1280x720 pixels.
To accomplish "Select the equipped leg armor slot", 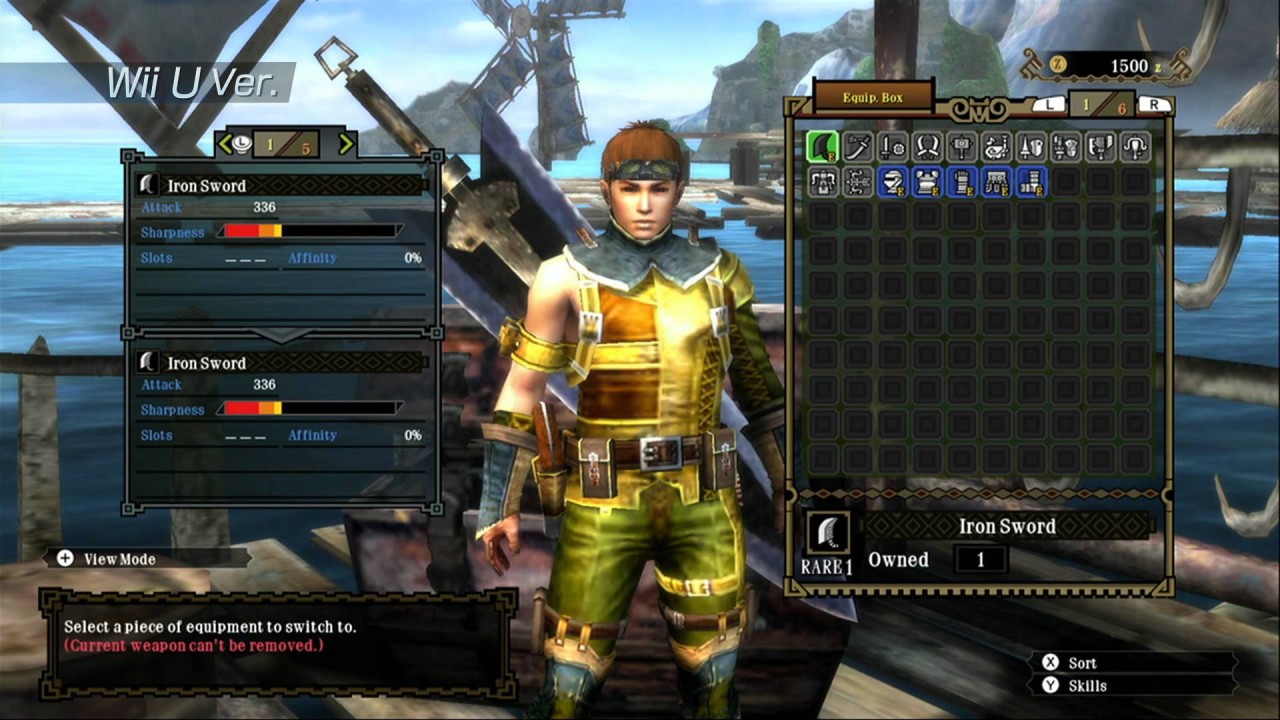I will (1031, 182).
